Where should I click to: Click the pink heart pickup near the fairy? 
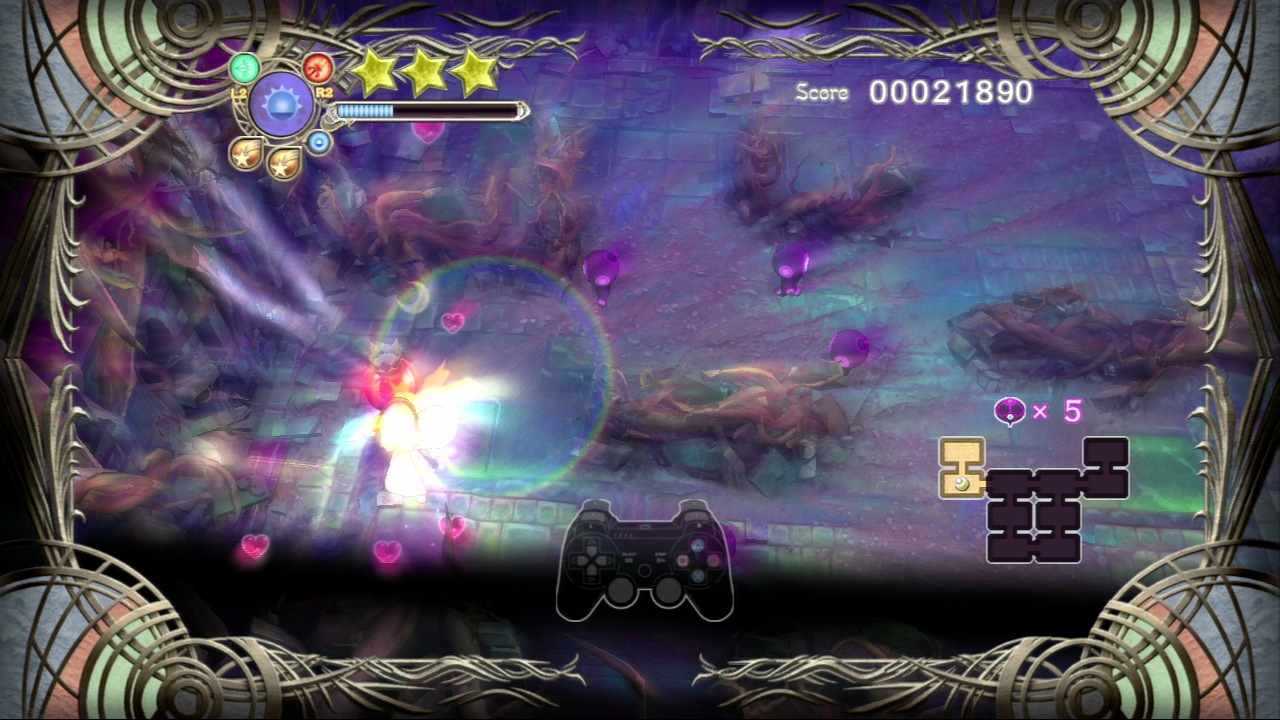450,325
